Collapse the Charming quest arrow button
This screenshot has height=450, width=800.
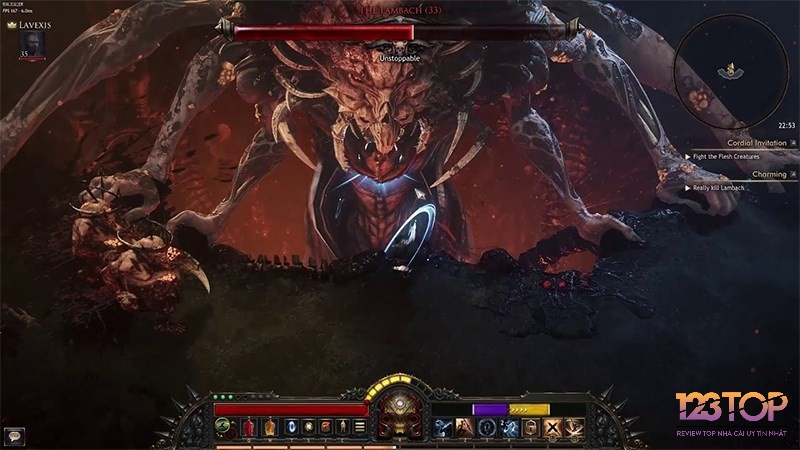coord(794,174)
